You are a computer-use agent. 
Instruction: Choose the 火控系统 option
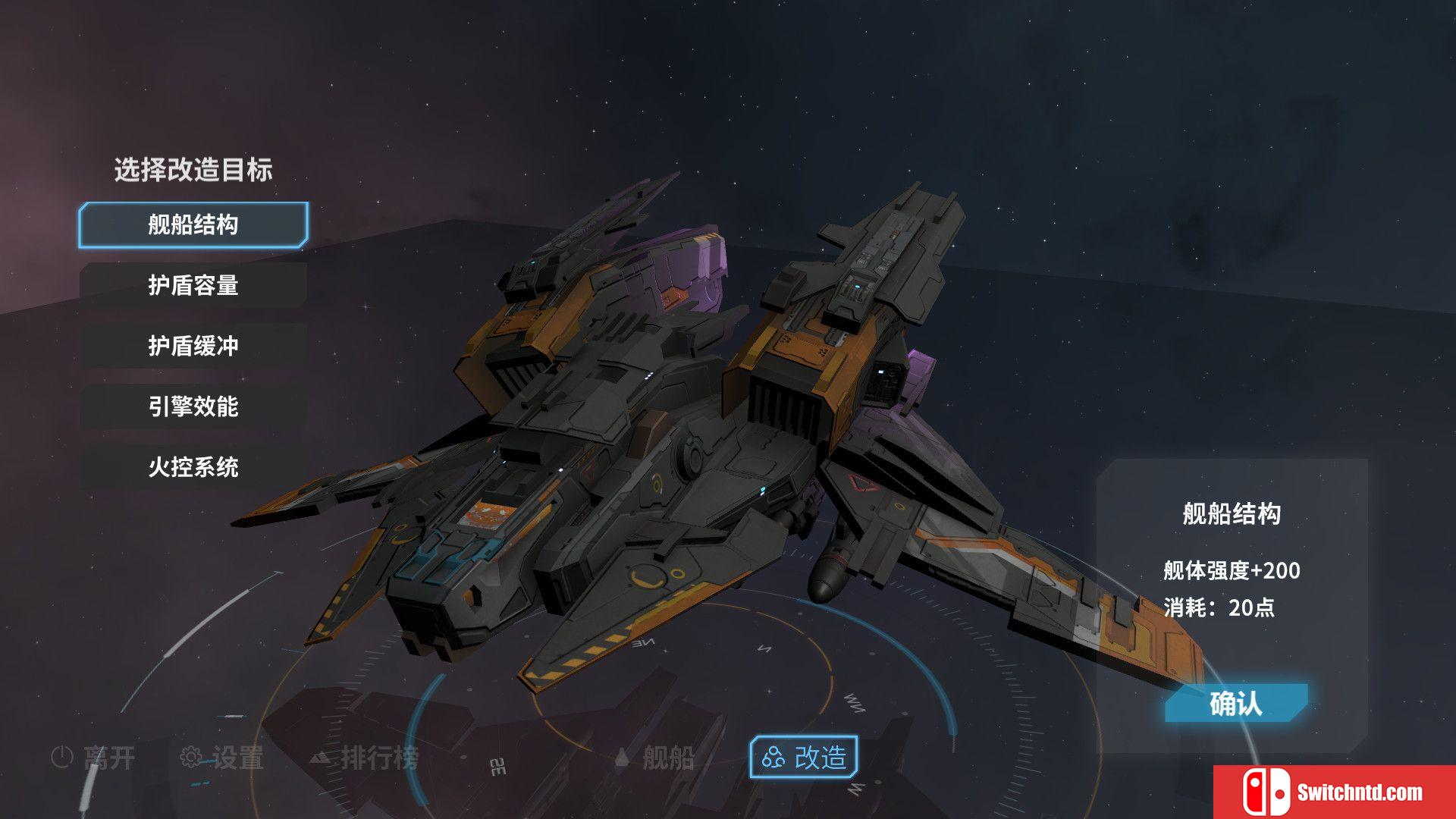point(193,467)
